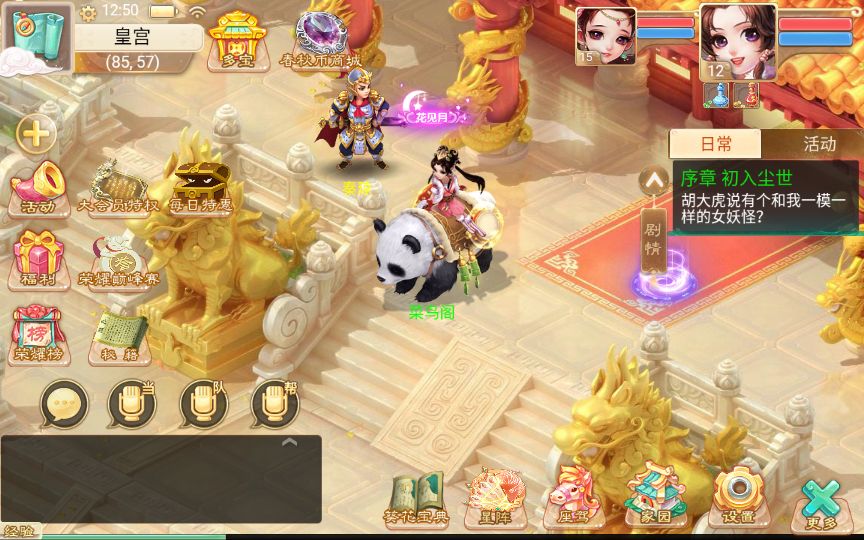Switch to the 活动 tab
The height and width of the screenshot is (540, 864).
click(x=818, y=144)
